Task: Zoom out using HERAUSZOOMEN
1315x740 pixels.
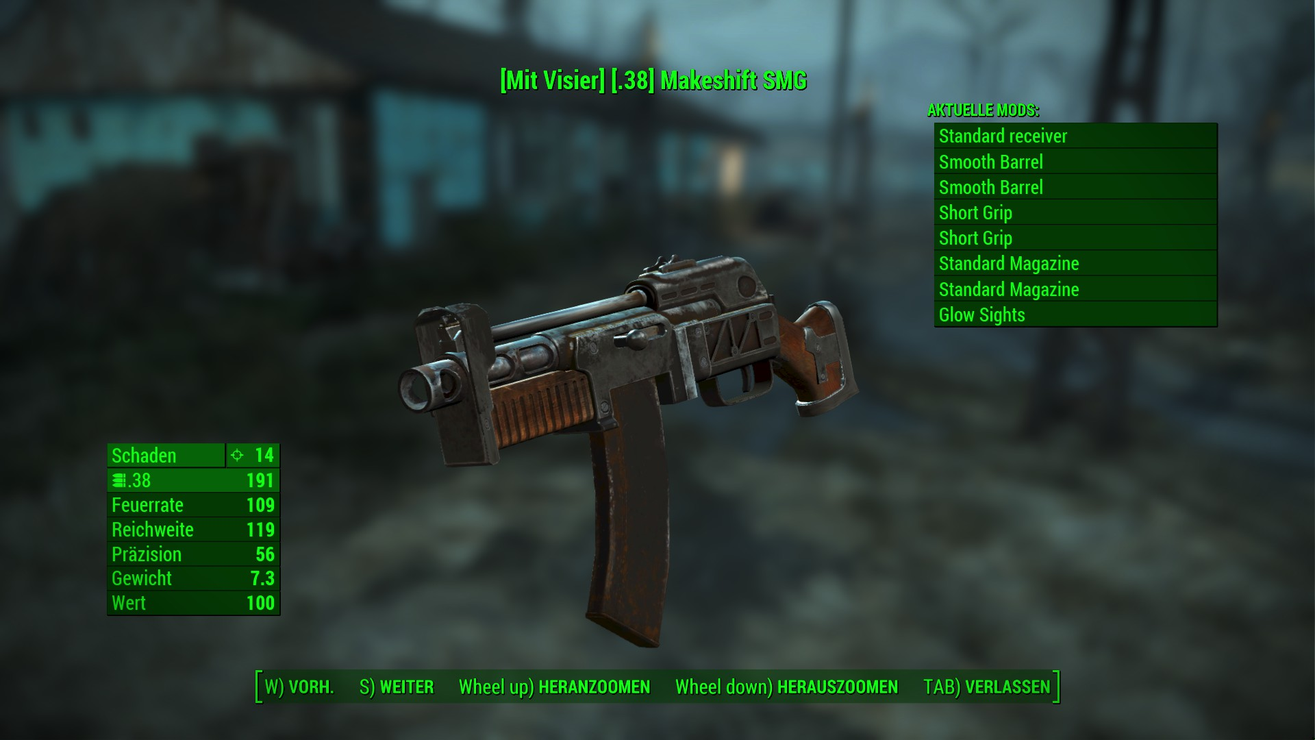Action: [786, 687]
